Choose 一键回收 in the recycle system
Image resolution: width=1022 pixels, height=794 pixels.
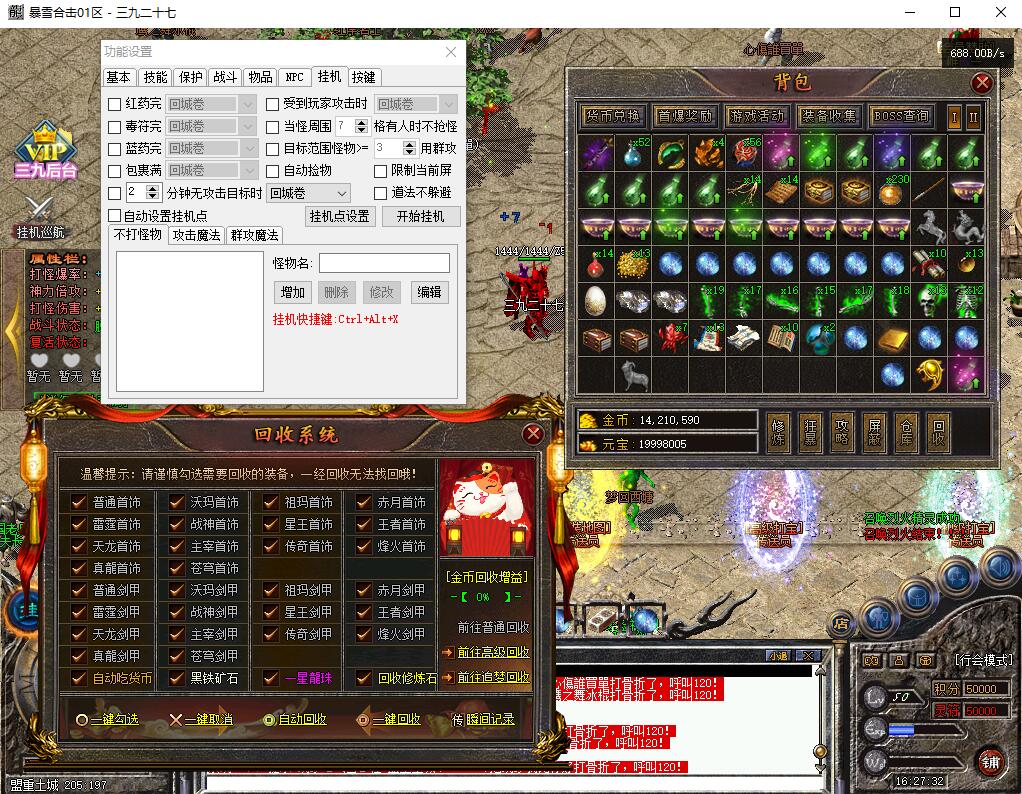(x=390, y=719)
